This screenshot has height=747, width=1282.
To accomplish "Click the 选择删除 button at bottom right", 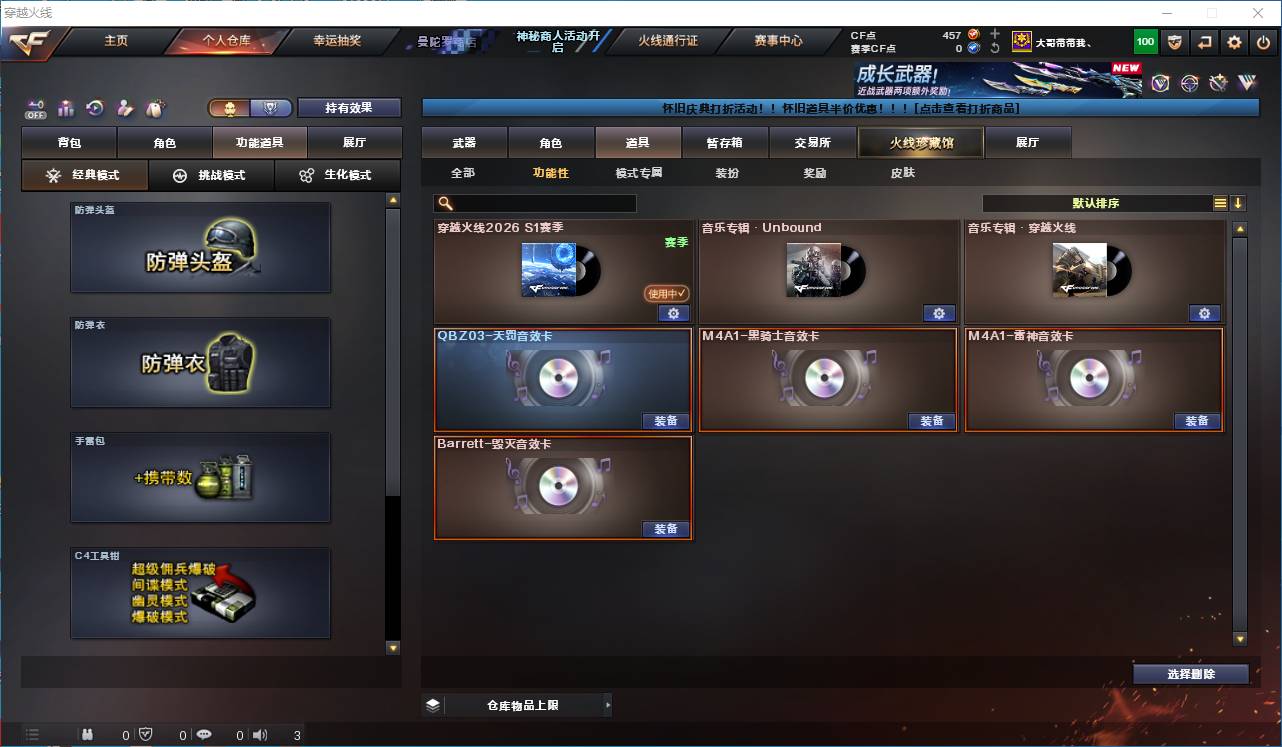I will click(1190, 674).
